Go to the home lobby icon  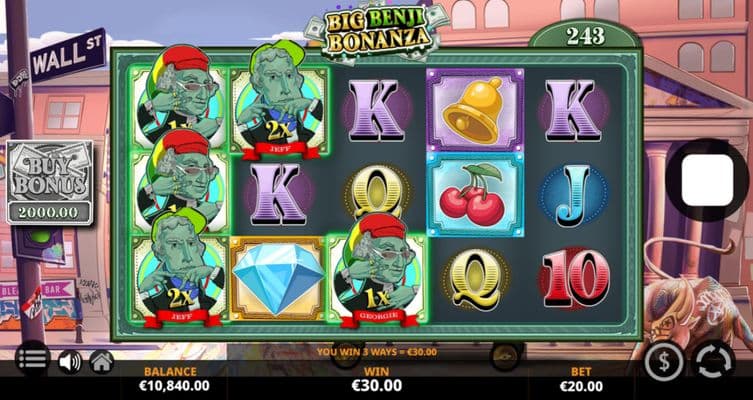[101, 361]
